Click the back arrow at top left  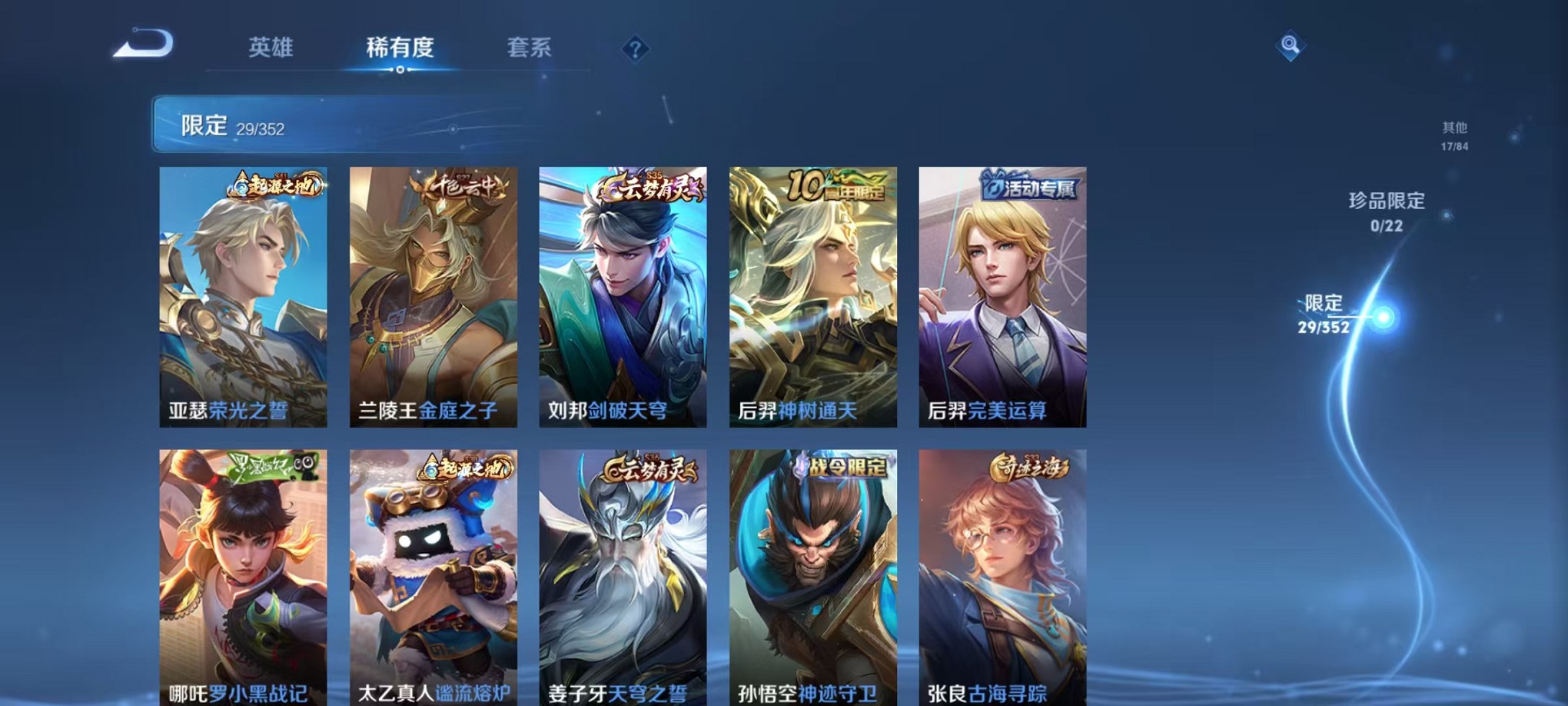click(x=141, y=42)
